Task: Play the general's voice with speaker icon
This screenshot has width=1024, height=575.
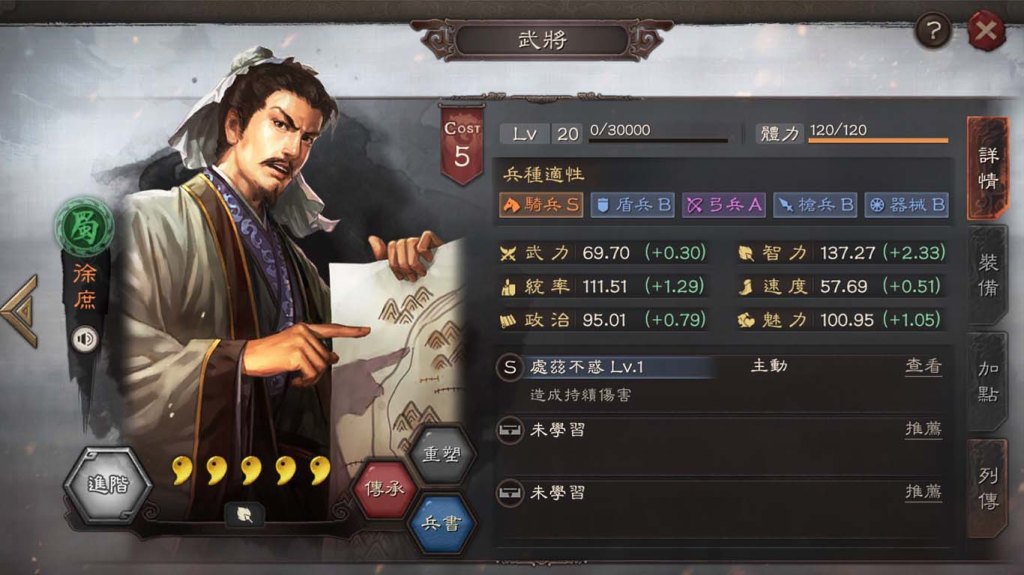Action: 85,339
